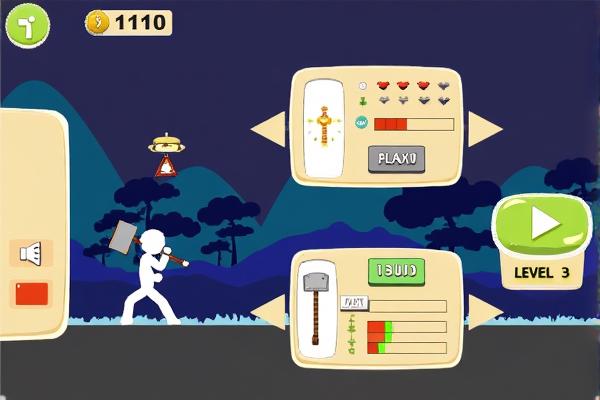Image resolution: width=600 pixels, height=400 pixels.
Task: Start Level 3 with the green play button
Action: pos(542,226)
